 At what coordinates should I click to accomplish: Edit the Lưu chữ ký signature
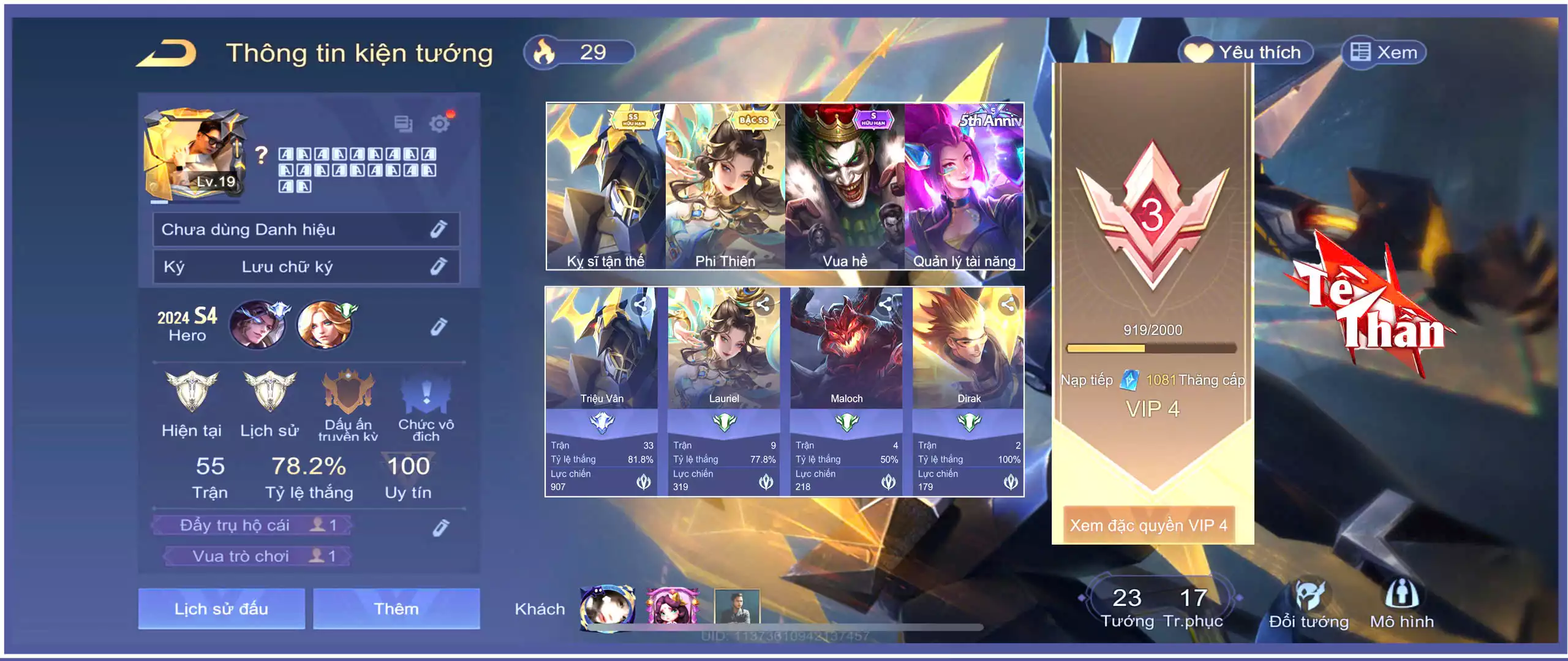(438, 266)
